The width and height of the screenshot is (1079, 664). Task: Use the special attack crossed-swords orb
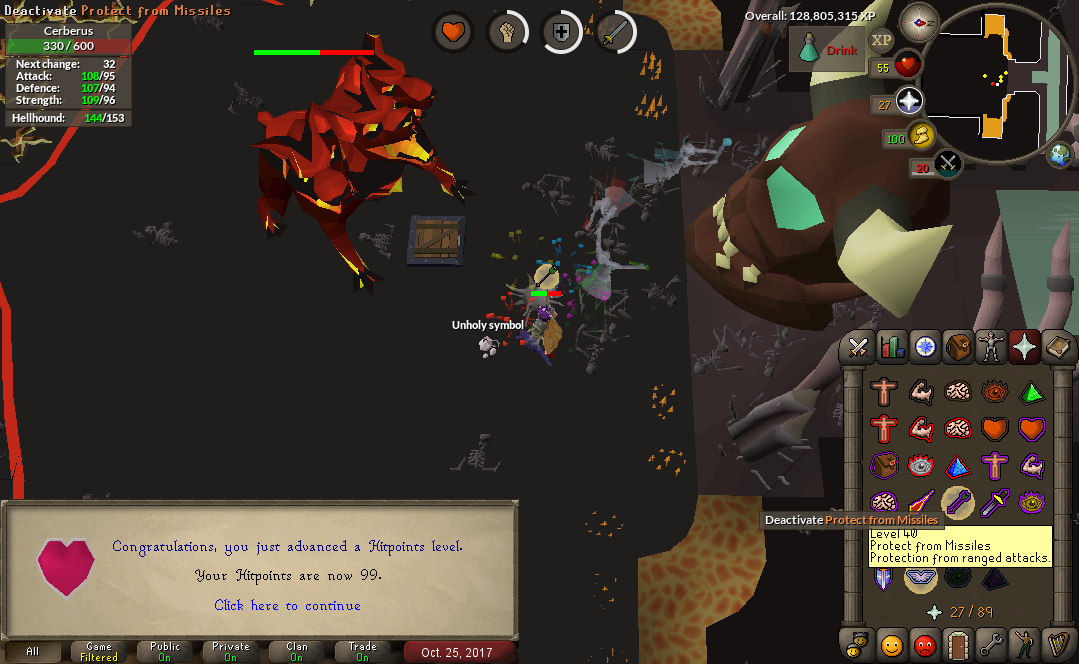(948, 163)
